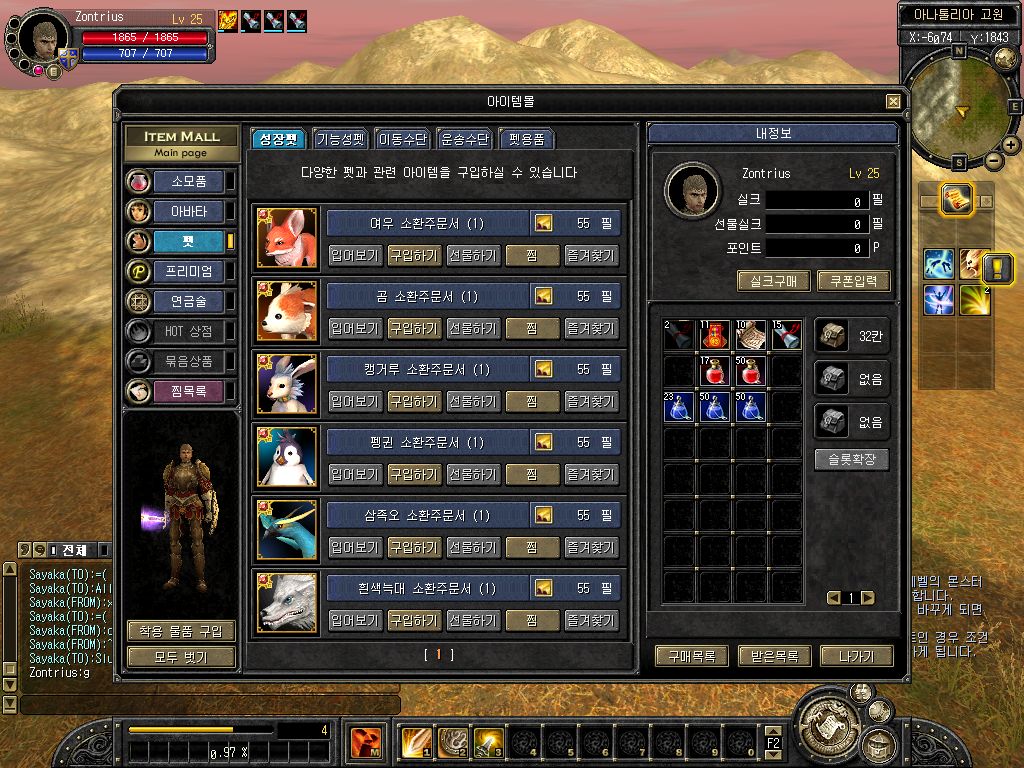This screenshot has height=768, width=1024.
Task: Select the penguin summon scroll thumbnail
Action: tap(287, 457)
